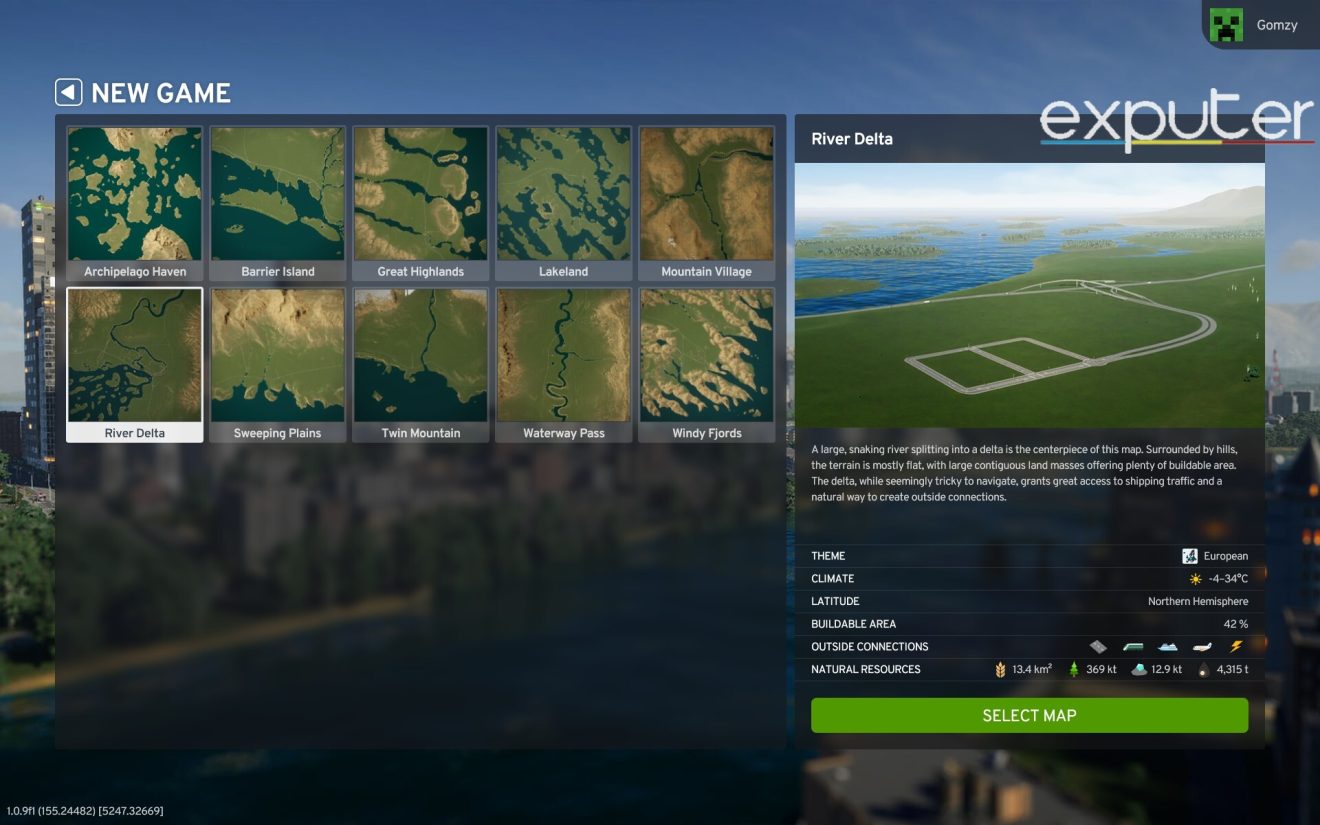
Task: Click the forestry tree resource icon
Action: tap(1074, 669)
